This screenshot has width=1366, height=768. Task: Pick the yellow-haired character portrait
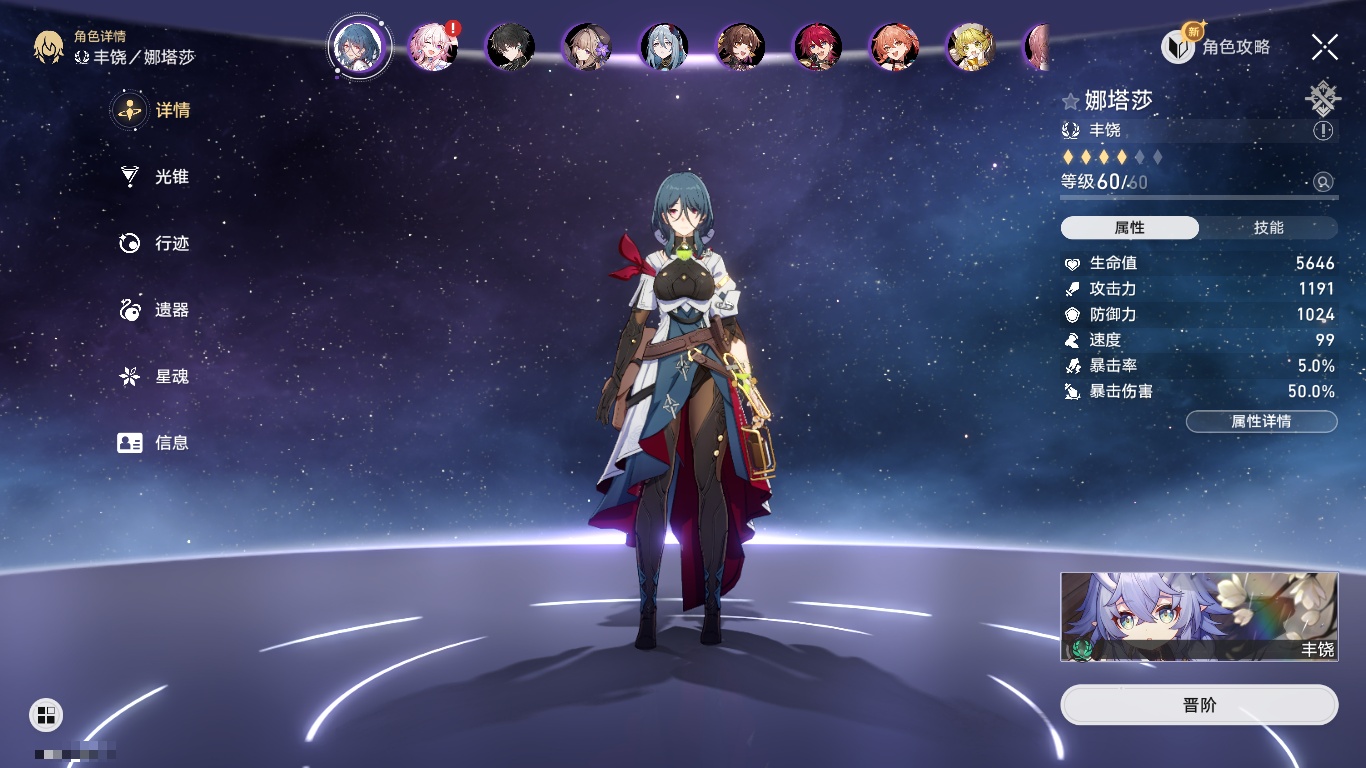point(970,46)
